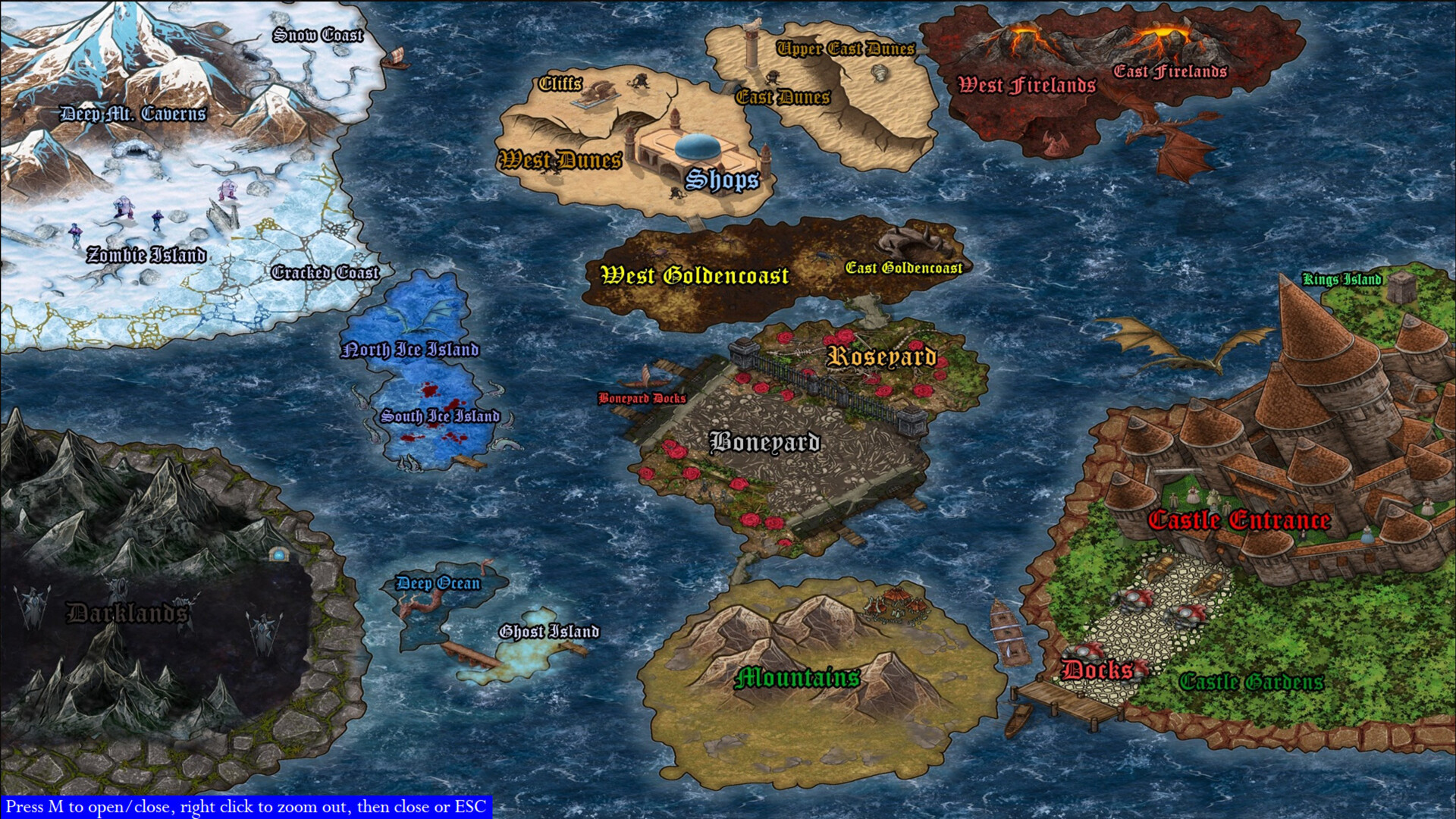Choose South Ice Island as destination
The image size is (1456, 819).
click(x=441, y=416)
